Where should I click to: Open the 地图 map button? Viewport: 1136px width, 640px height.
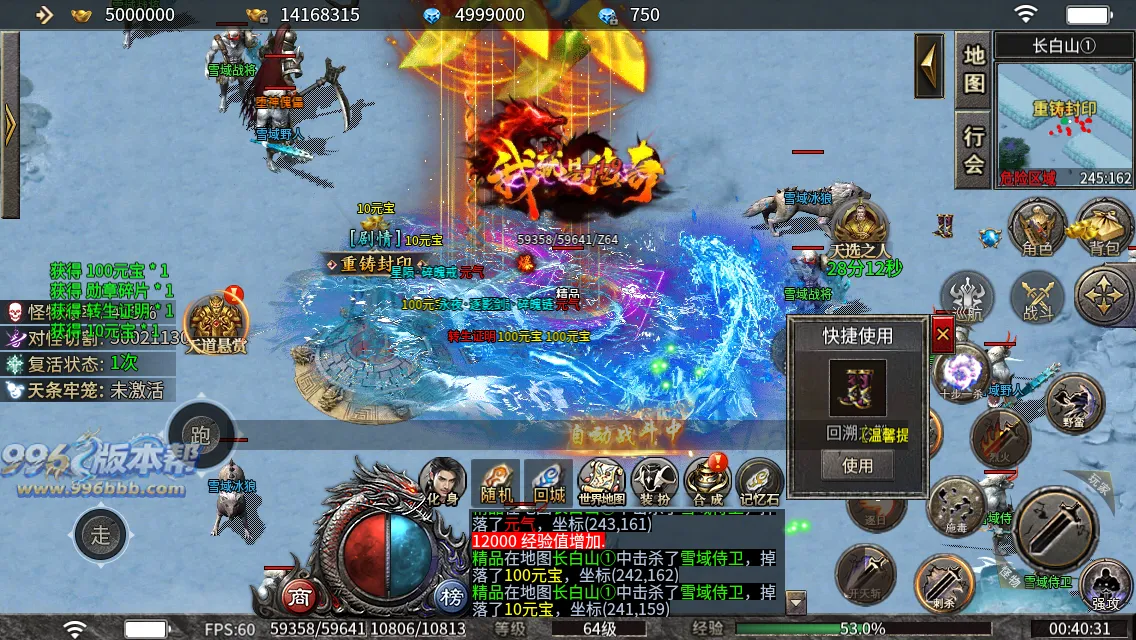(974, 68)
